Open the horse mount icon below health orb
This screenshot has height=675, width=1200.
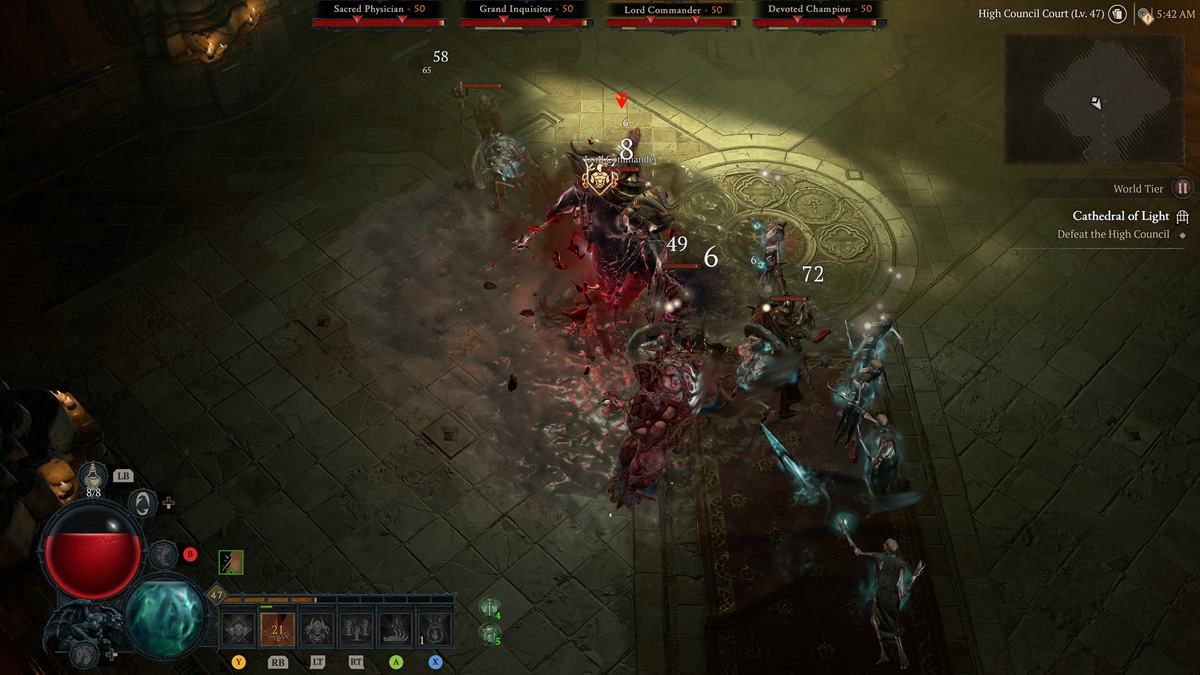tap(84, 655)
